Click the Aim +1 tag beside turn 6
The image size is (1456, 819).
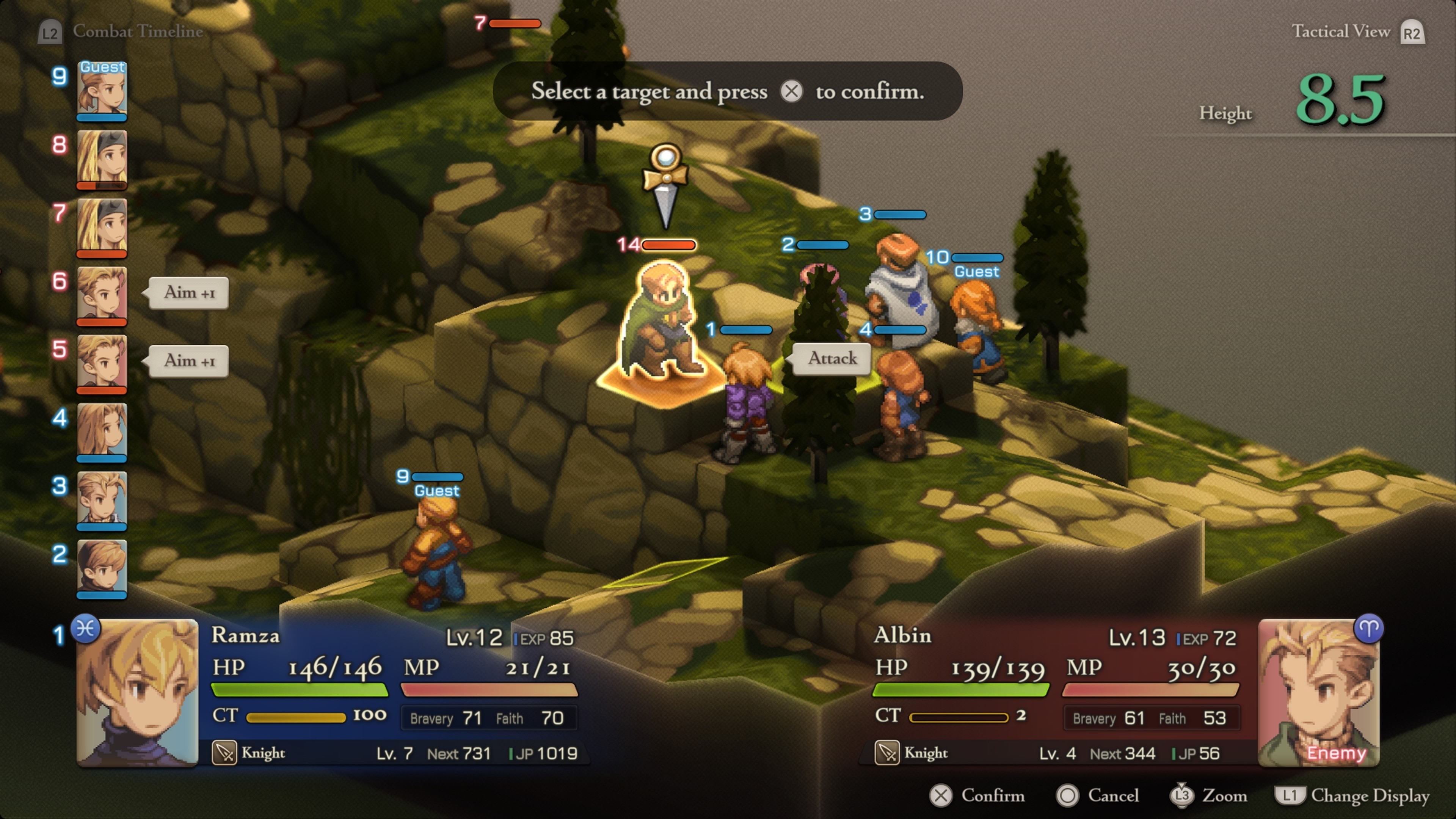click(x=189, y=293)
